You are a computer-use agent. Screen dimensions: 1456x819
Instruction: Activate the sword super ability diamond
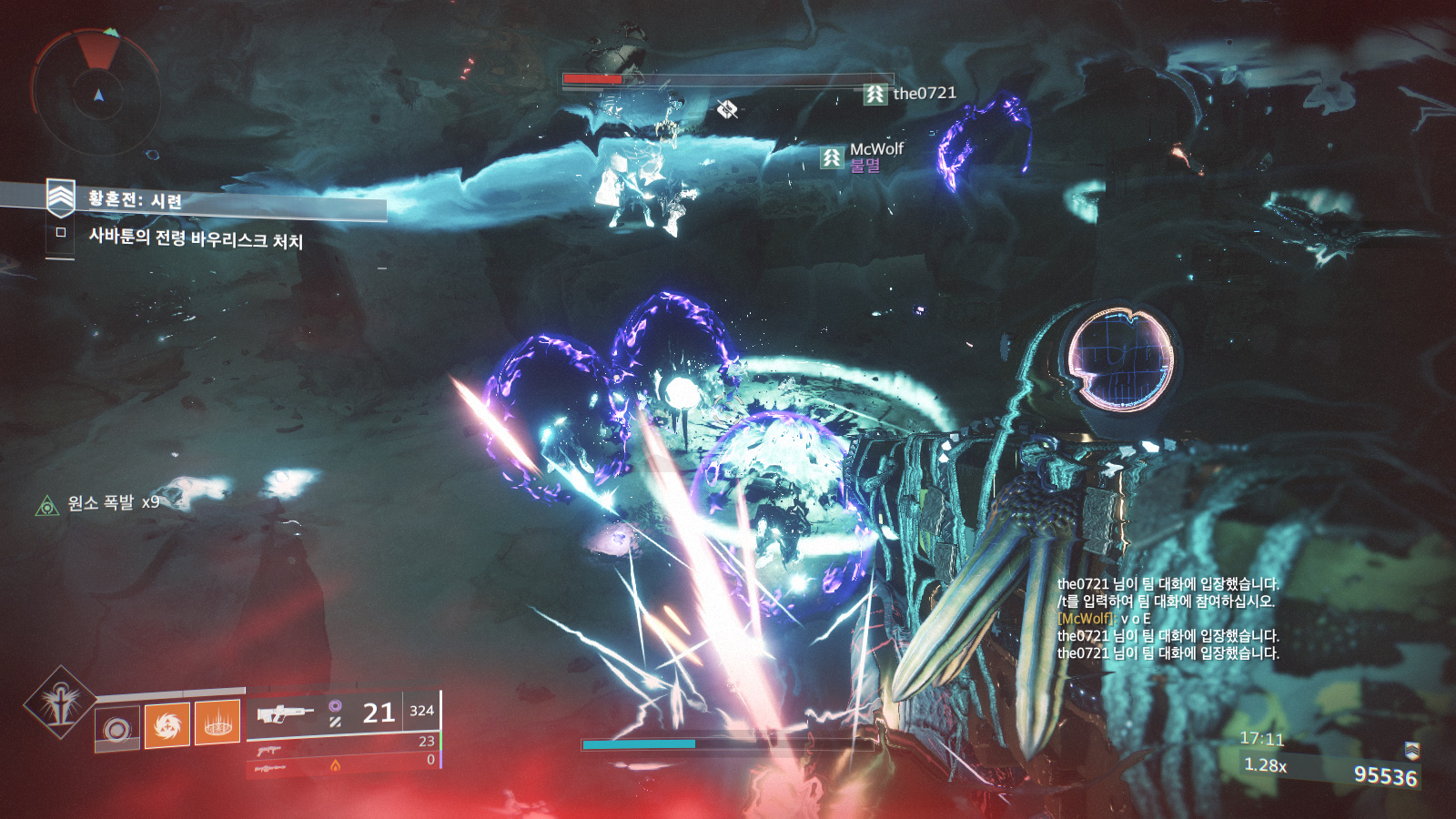(60, 702)
